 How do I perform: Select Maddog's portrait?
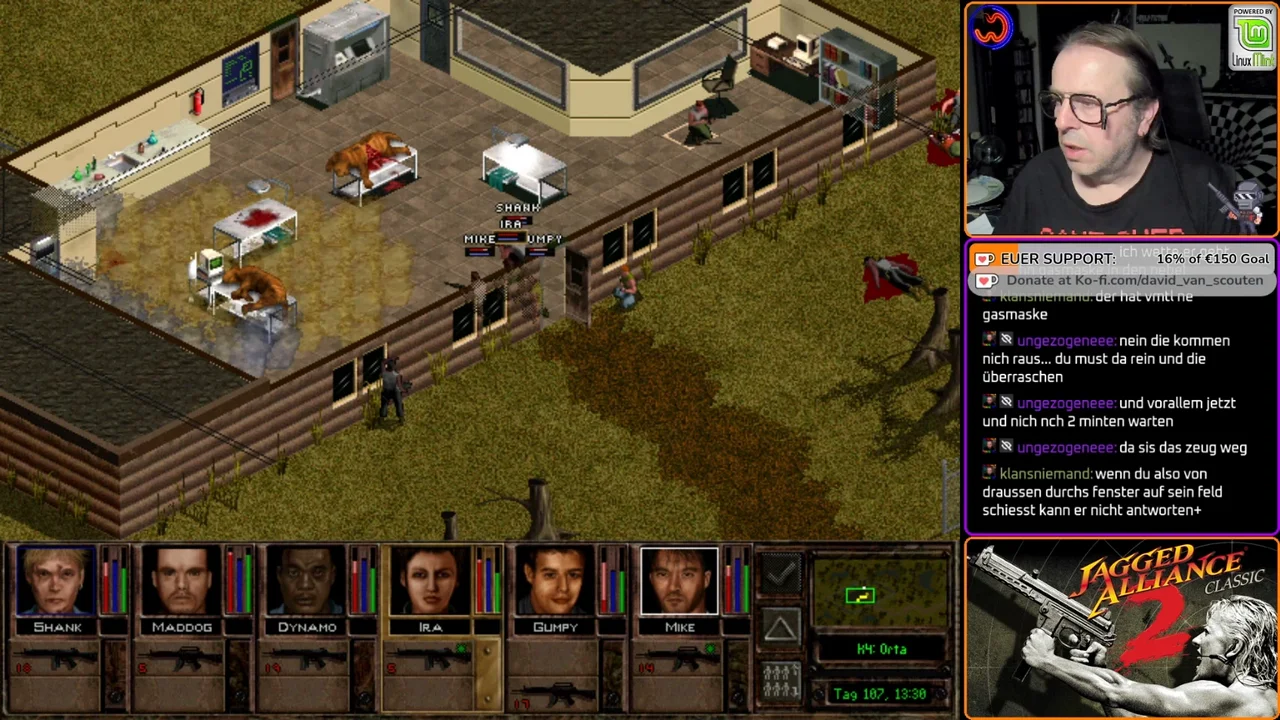pyautogui.click(x=181, y=580)
